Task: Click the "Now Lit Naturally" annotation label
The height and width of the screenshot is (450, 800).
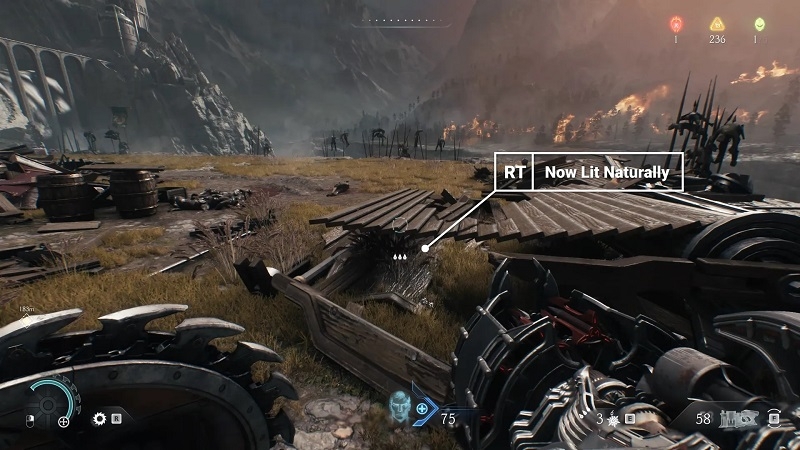Action: click(608, 172)
